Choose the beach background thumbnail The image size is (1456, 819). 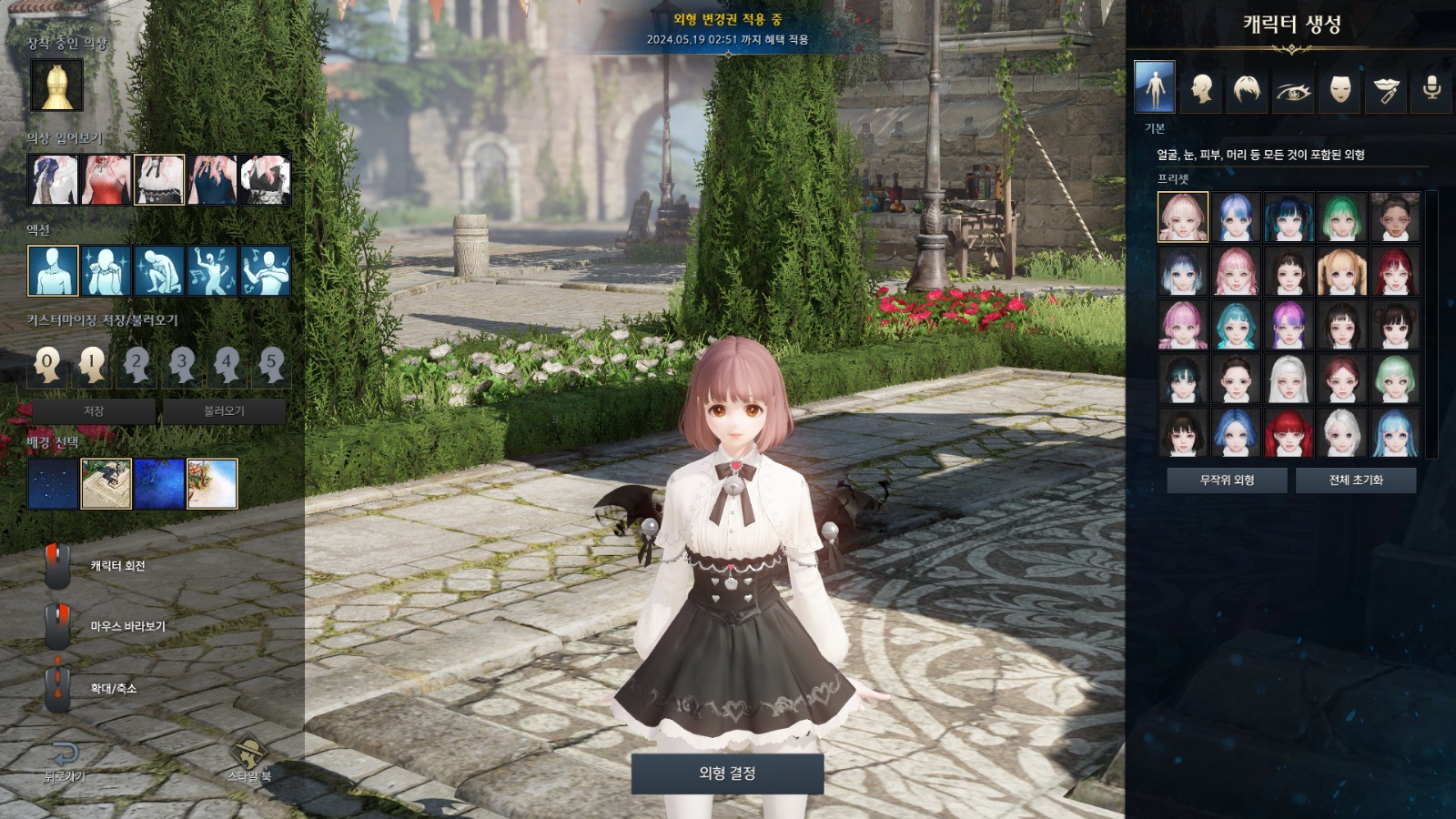coord(212,483)
